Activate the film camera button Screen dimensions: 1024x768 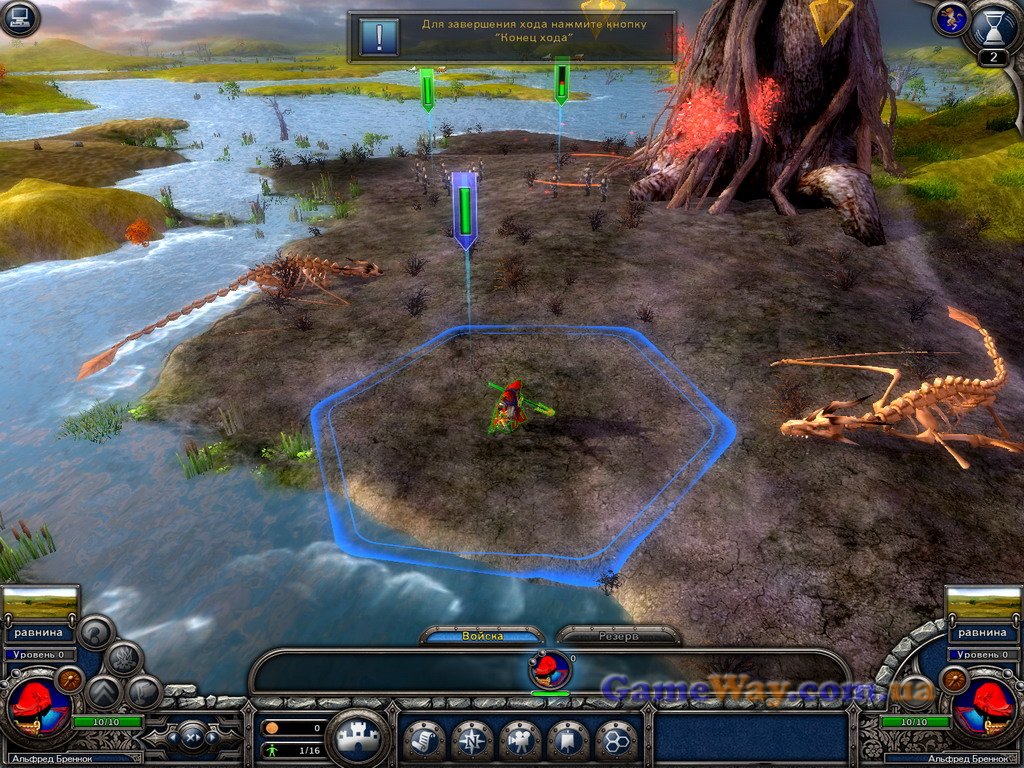click(x=520, y=740)
